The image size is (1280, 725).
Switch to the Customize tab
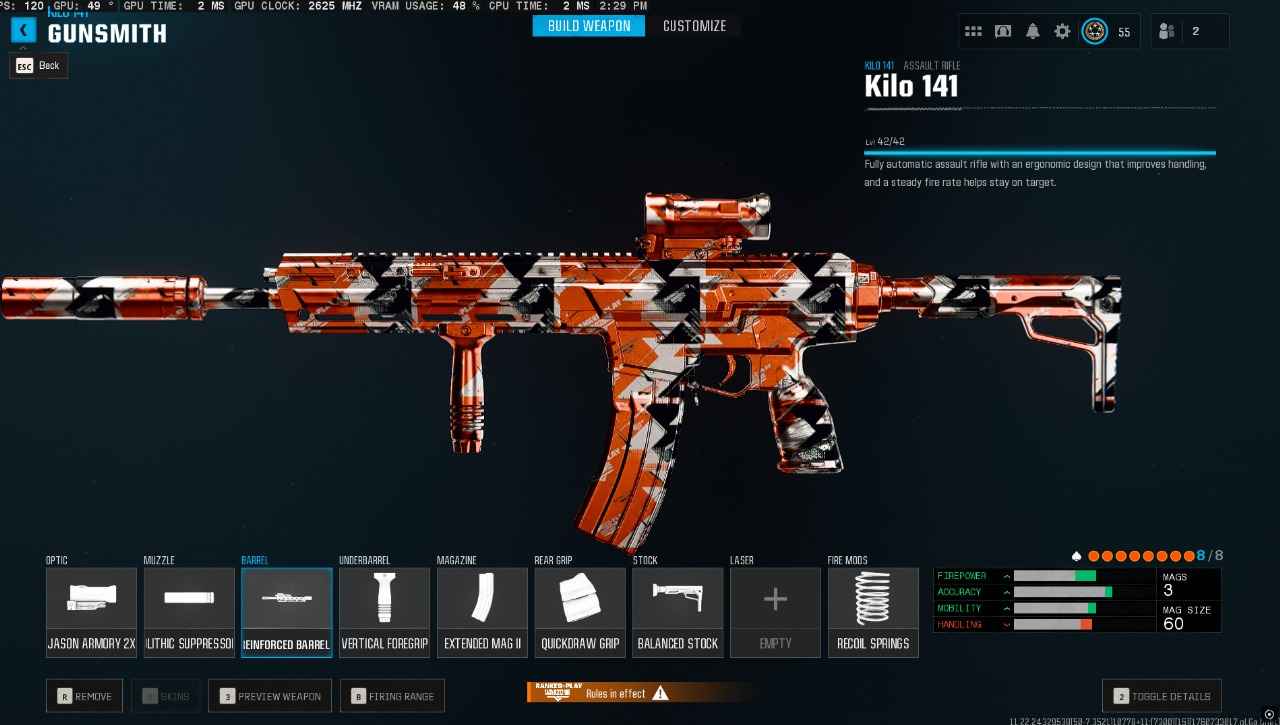695,26
